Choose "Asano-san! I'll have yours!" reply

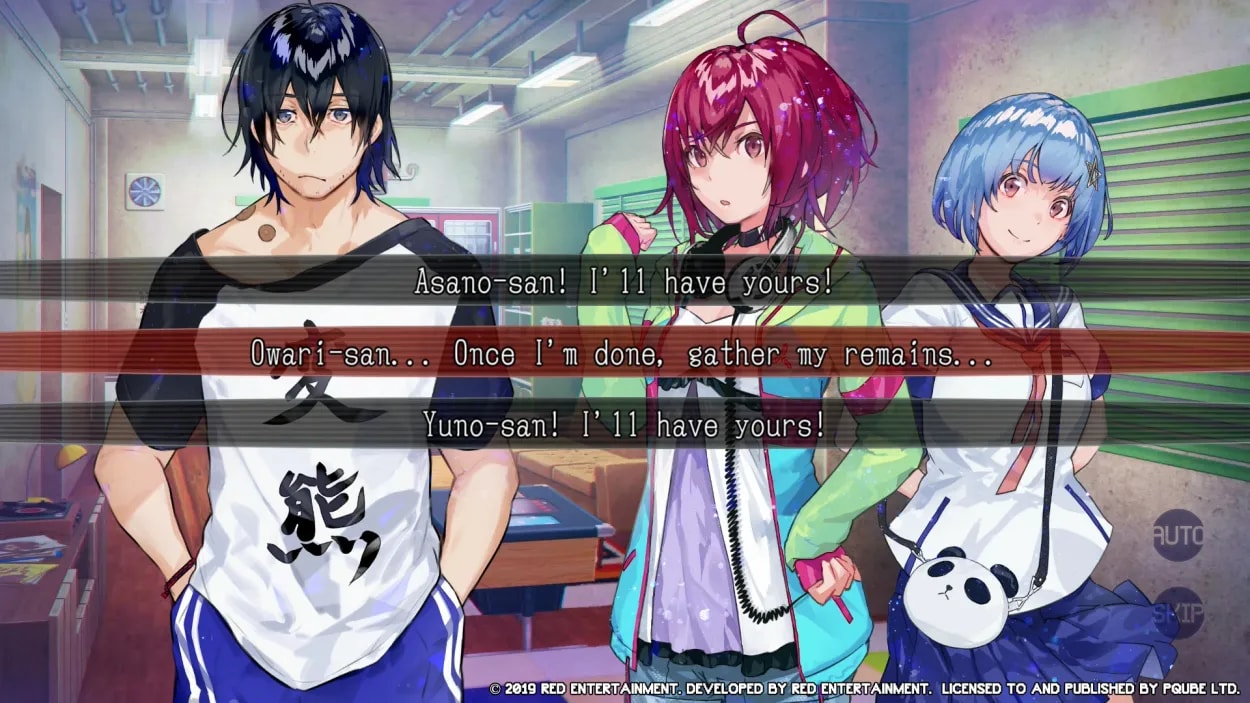[x=624, y=283]
